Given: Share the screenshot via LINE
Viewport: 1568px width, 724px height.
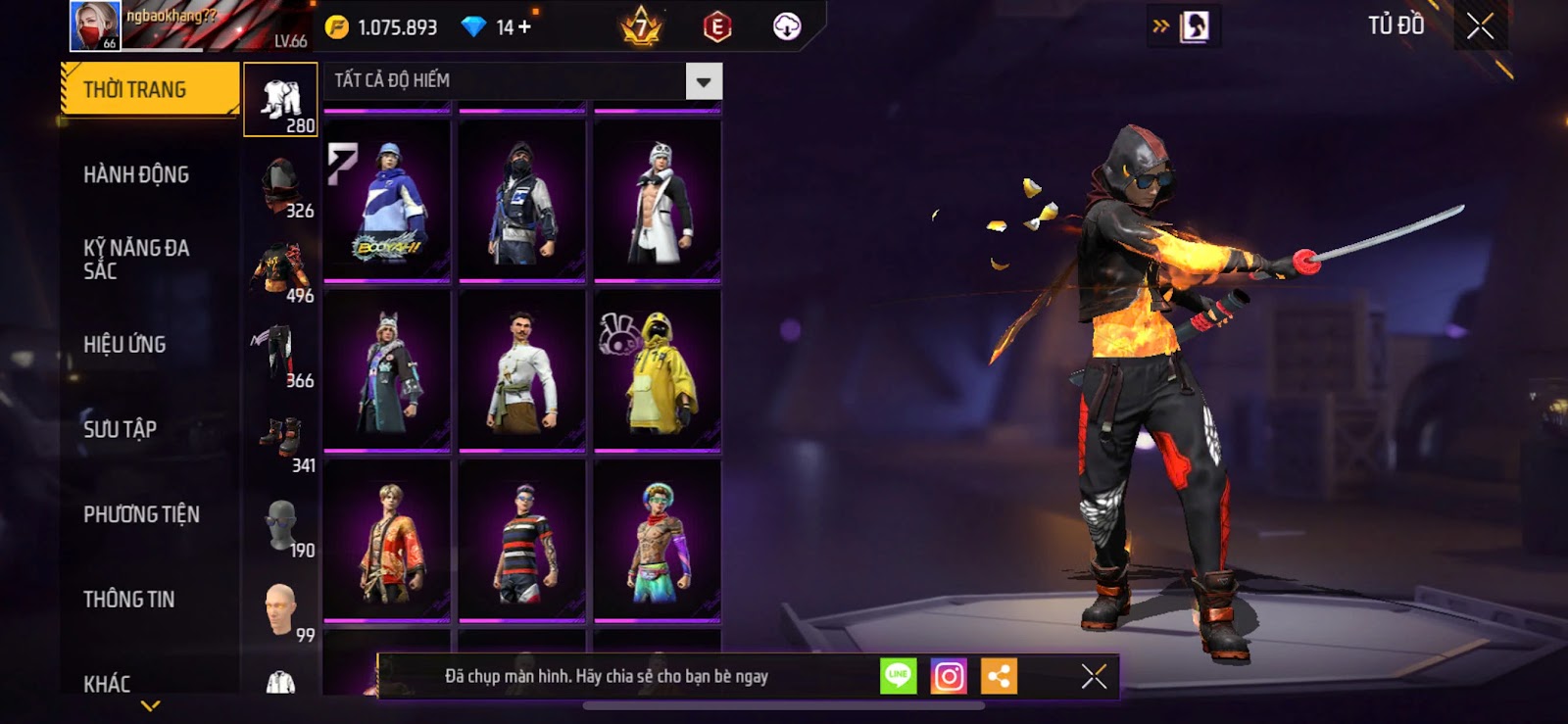Looking at the screenshot, I should tap(898, 676).
